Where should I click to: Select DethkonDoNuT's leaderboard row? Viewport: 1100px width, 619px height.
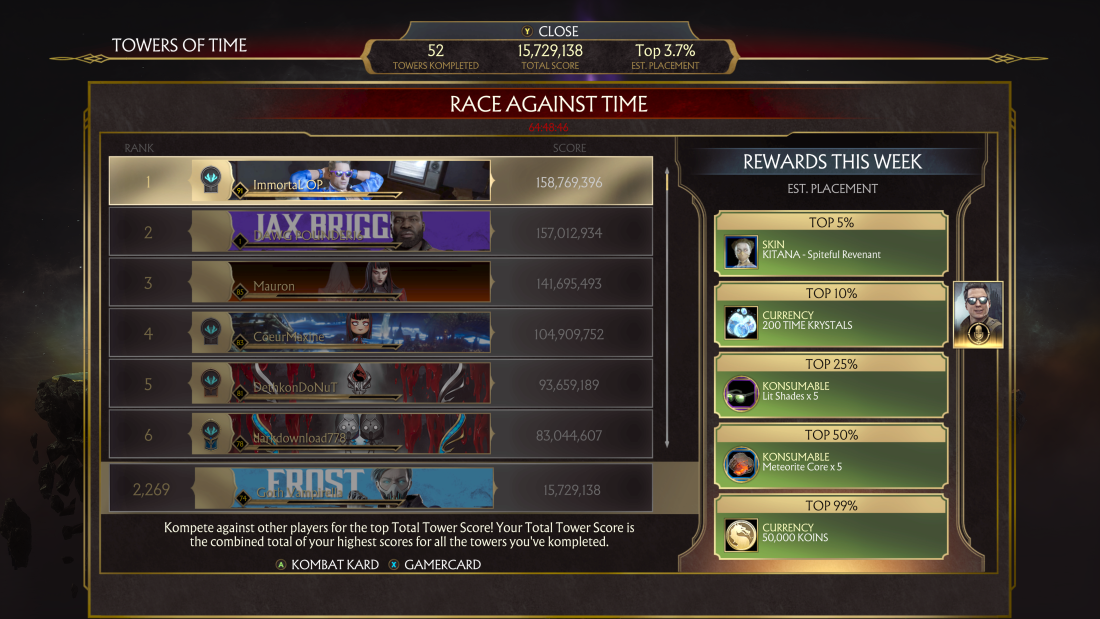(x=380, y=384)
